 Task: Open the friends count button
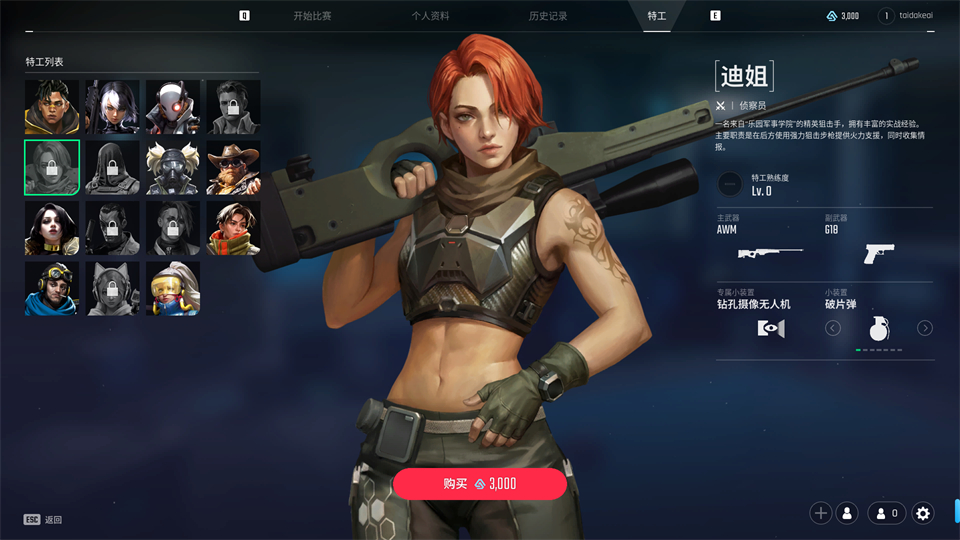point(886,513)
